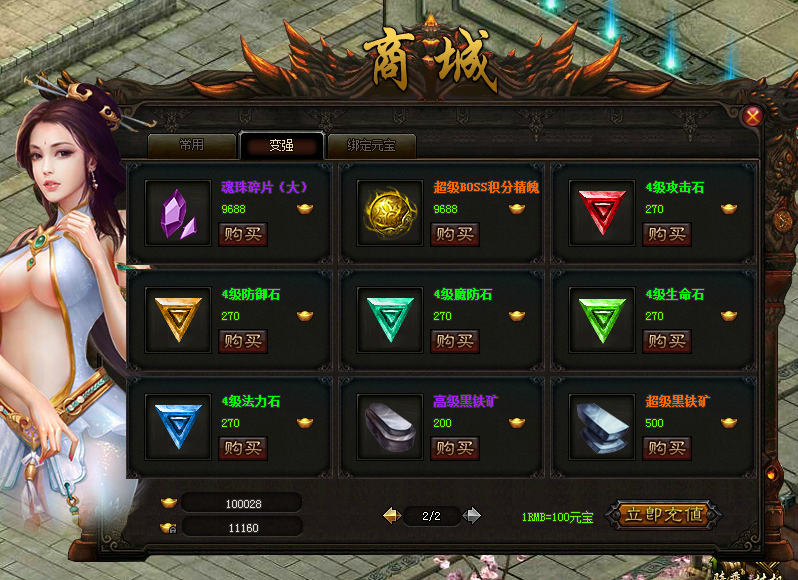Buy the 4级法力石
This screenshot has height=580, width=798.
(243, 447)
